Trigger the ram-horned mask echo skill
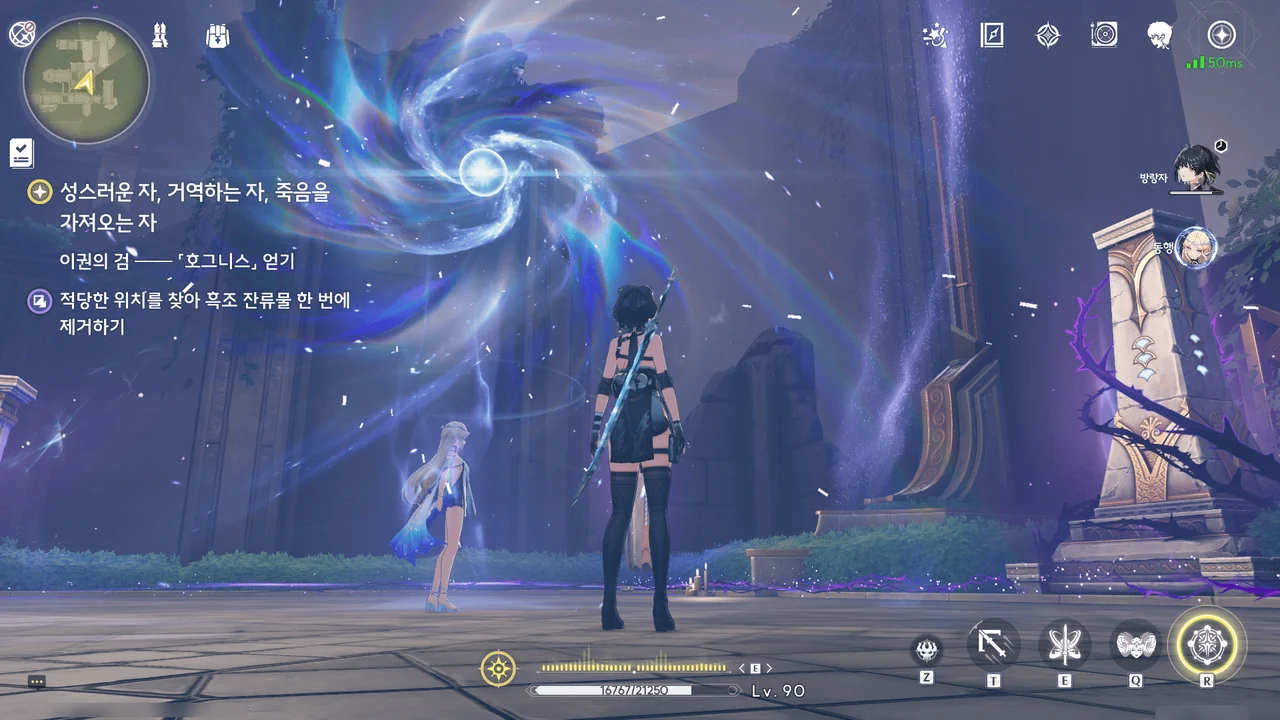Screen dimensions: 1280x720 [x=1136, y=645]
